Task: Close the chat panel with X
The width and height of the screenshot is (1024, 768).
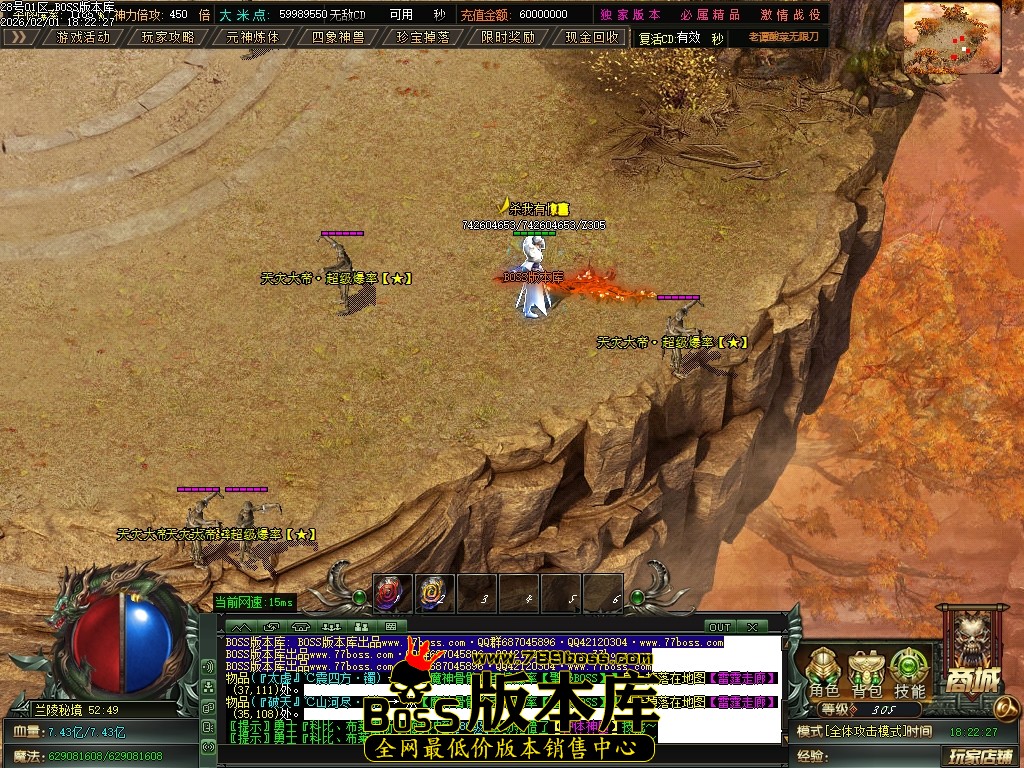Action: pos(751,627)
